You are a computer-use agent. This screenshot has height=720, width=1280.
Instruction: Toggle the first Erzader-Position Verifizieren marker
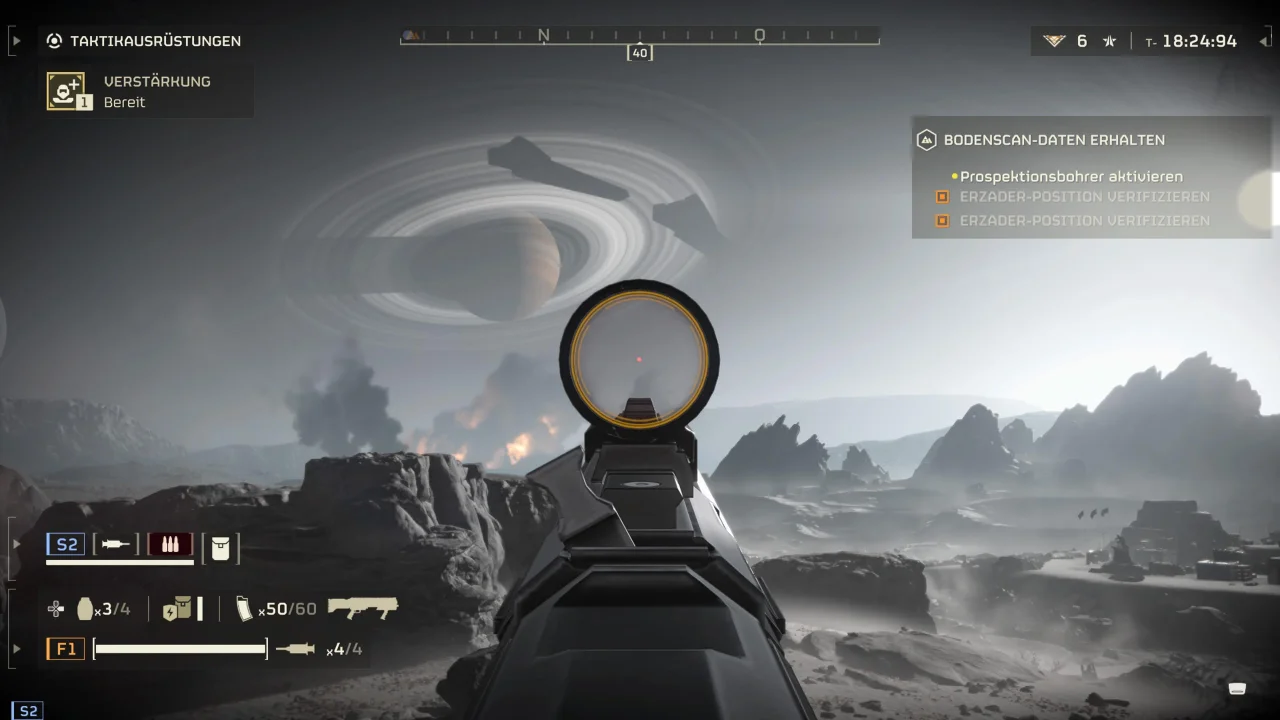940,196
